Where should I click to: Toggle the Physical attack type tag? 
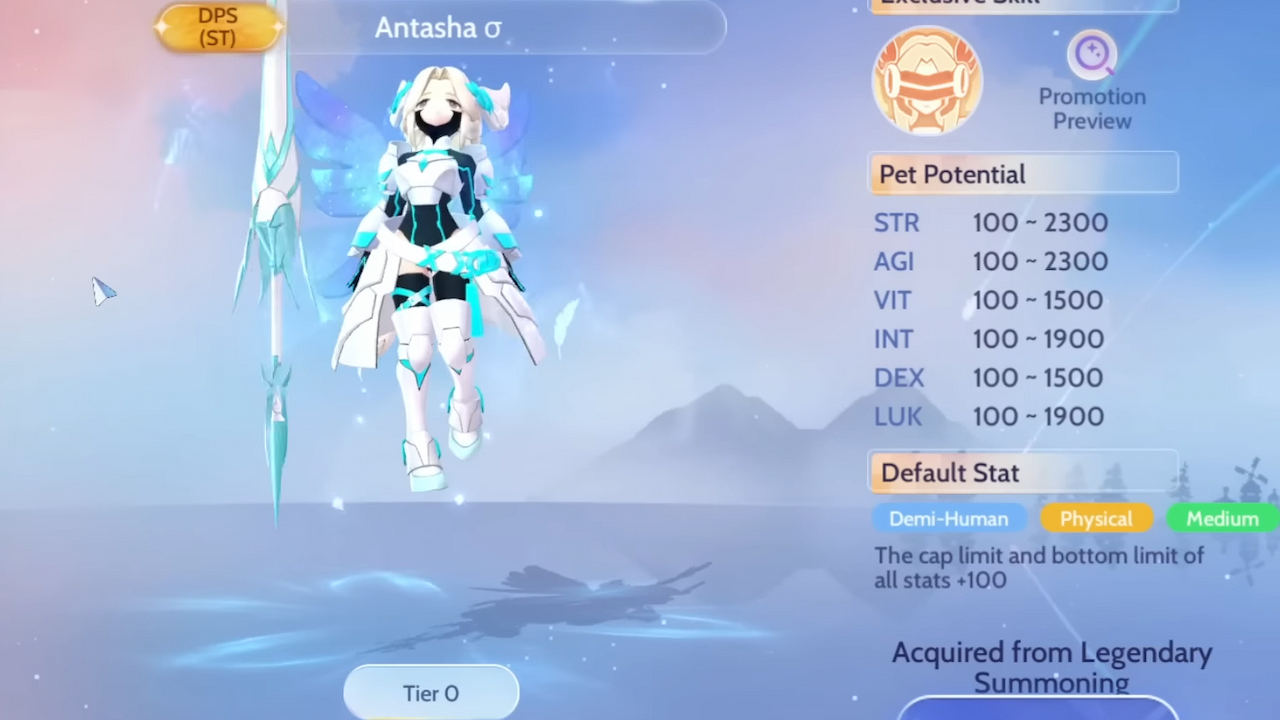click(x=1096, y=519)
